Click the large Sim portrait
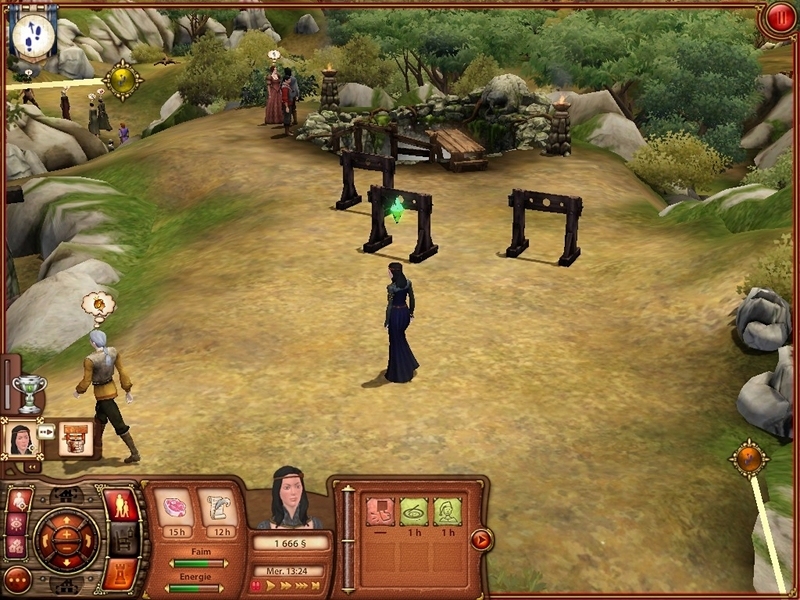Screen dimensions: 800x600 (290, 500)
